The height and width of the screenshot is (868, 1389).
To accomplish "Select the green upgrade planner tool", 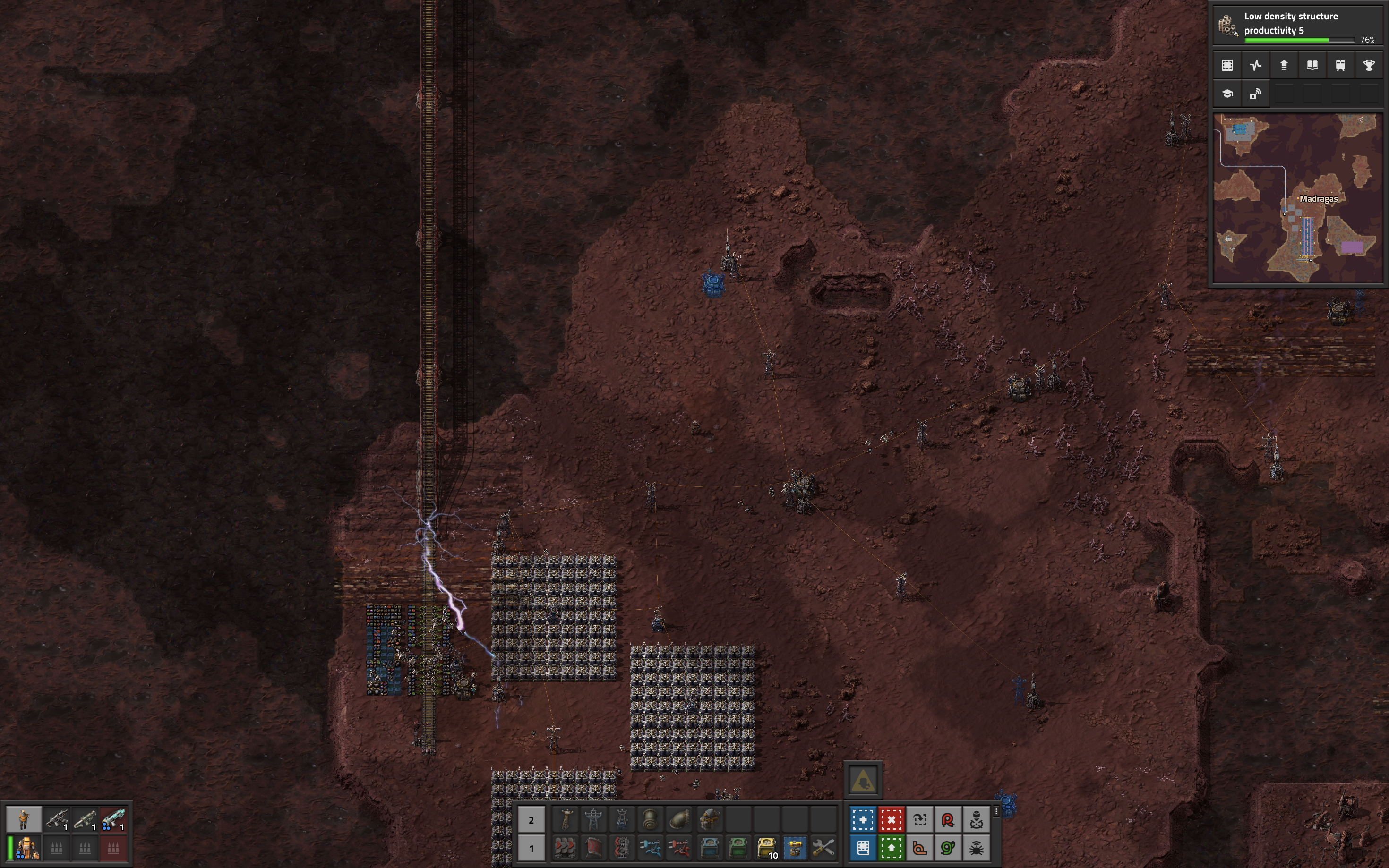I will (x=891, y=848).
